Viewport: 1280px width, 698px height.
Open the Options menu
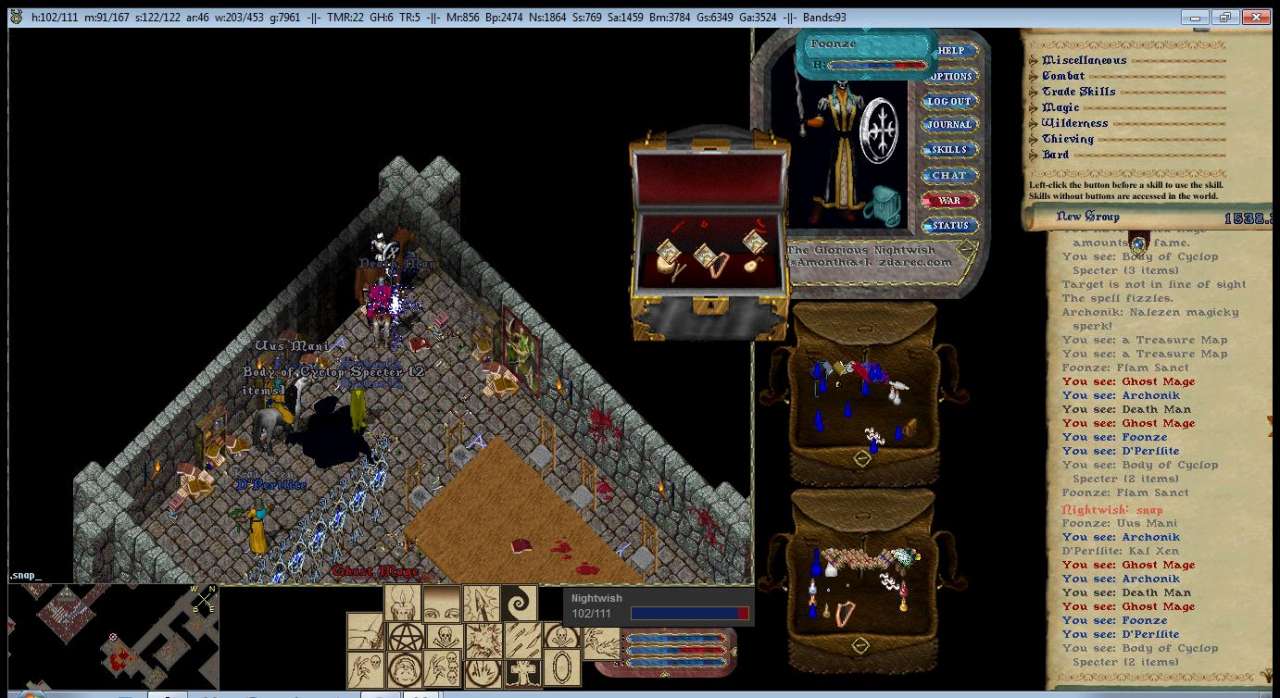(951, 76)
